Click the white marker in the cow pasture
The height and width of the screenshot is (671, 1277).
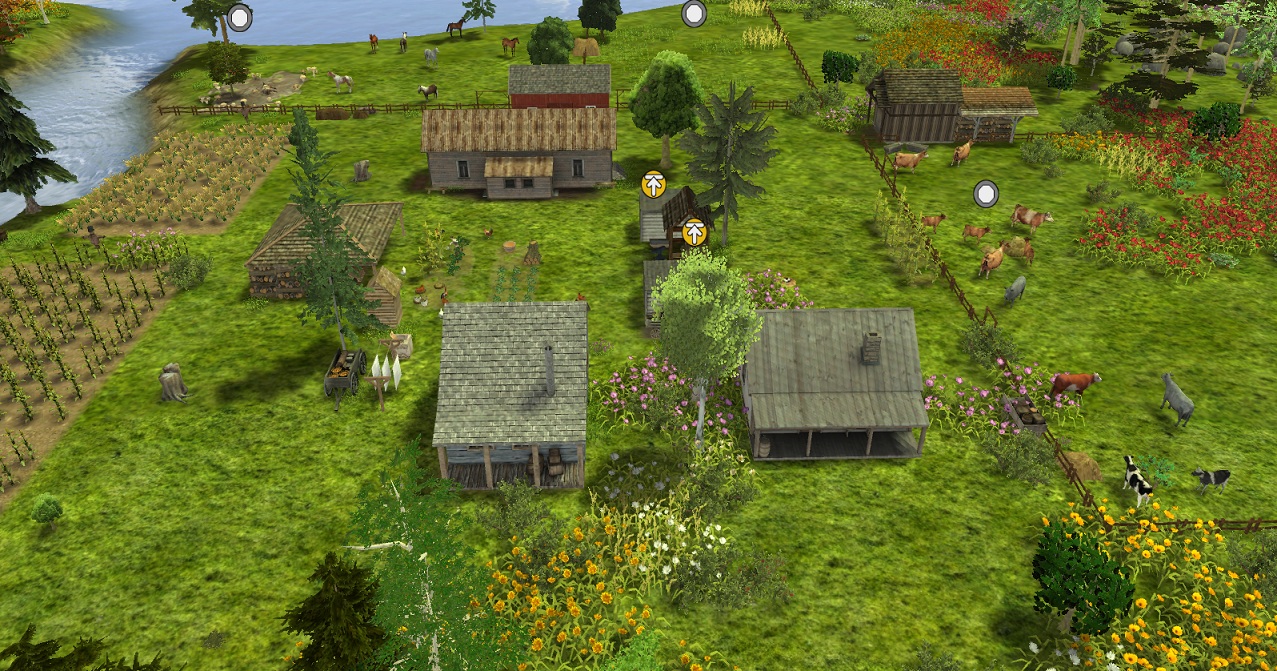985,193
